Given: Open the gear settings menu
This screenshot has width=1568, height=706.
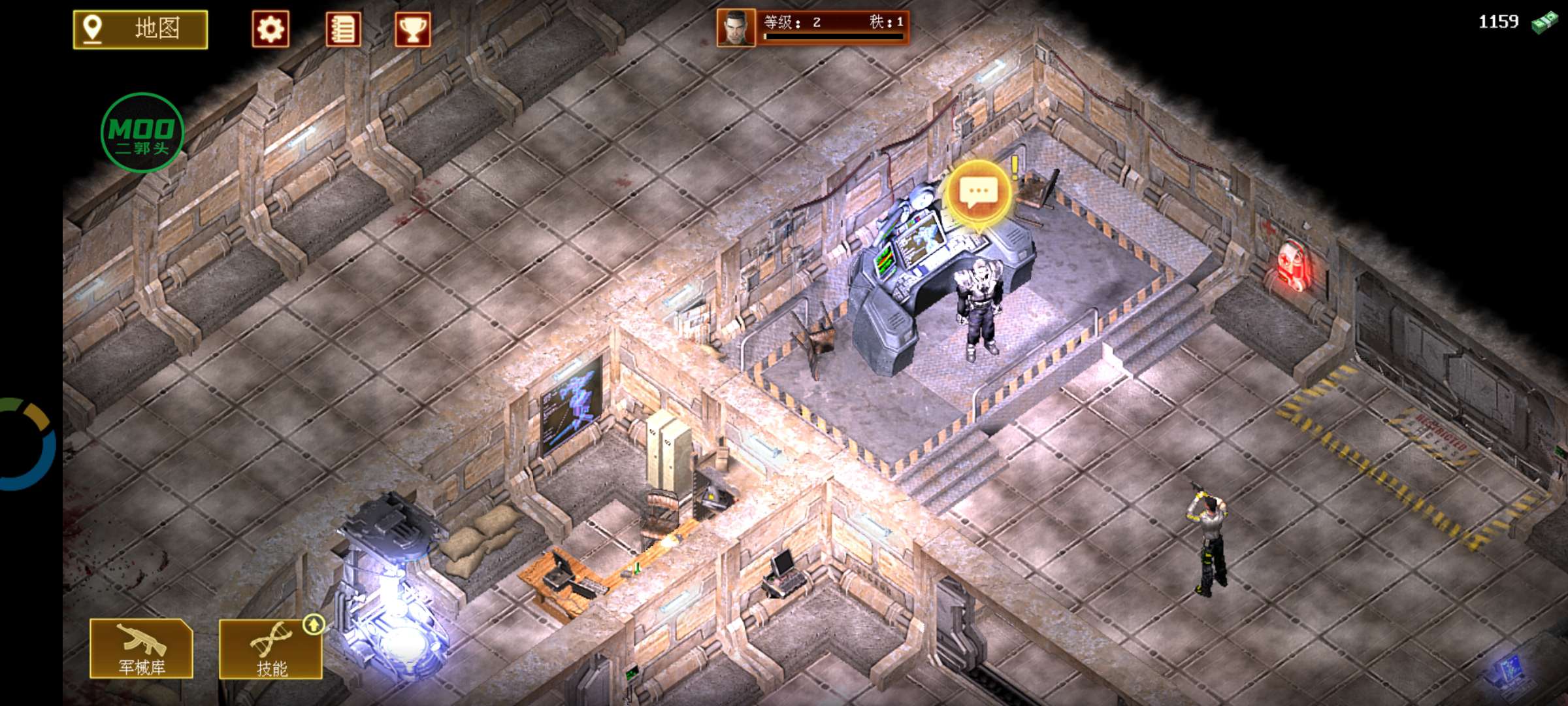Looking at the screenshot, I should [x=270, y=29].
